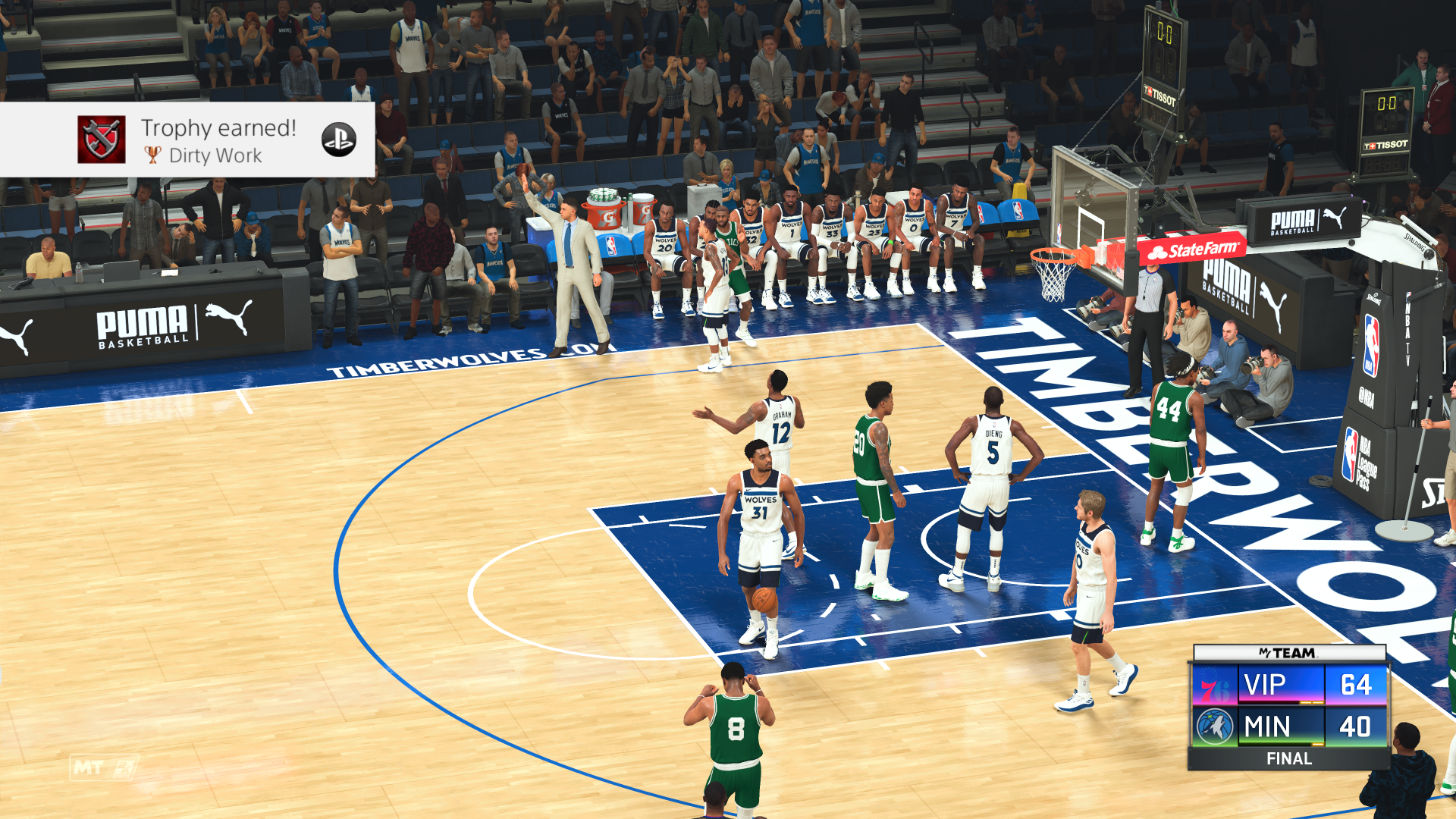
Task: Switch to the VIP 64 score tab
Action: (1355, 684)
